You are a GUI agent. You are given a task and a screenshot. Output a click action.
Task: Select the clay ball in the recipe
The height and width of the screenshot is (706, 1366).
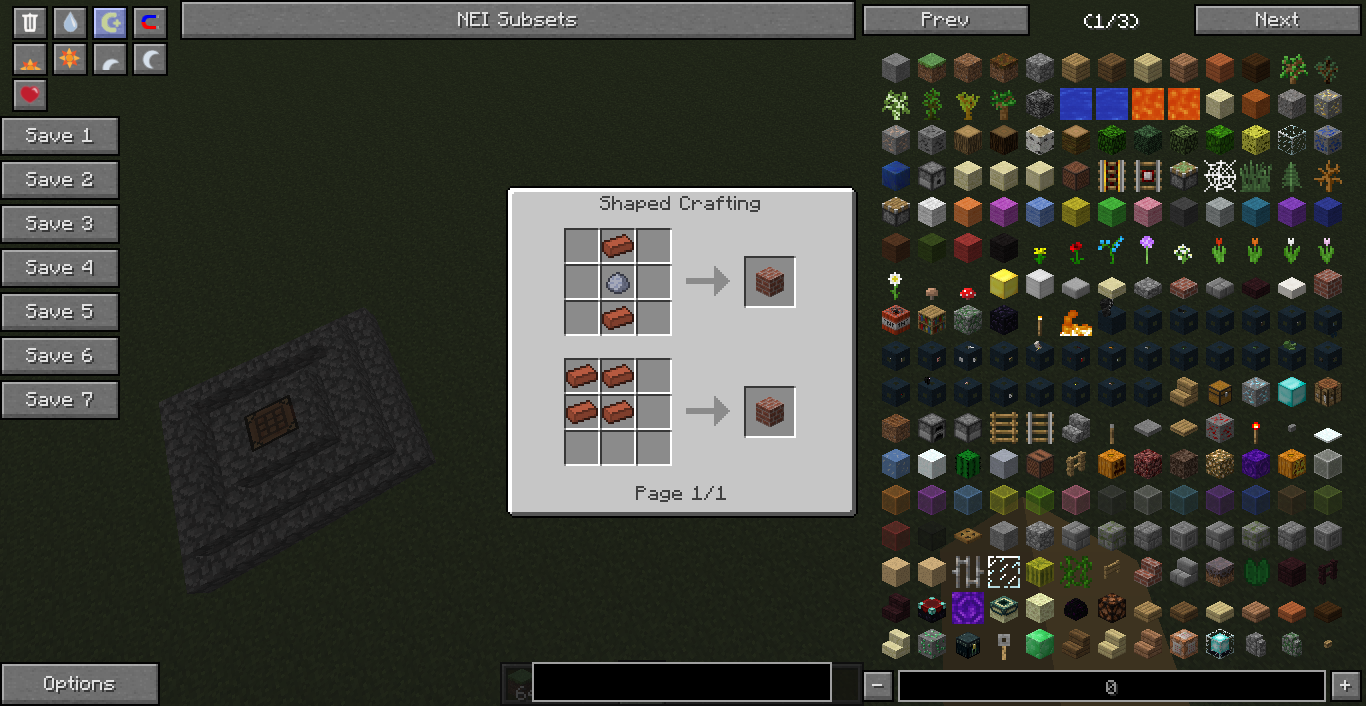pos(617,283)
